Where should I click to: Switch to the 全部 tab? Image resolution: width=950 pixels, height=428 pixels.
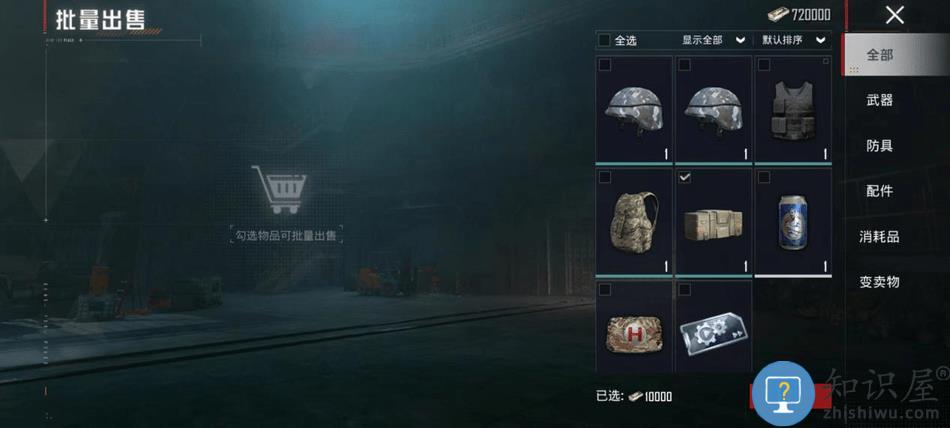(880, 55)
